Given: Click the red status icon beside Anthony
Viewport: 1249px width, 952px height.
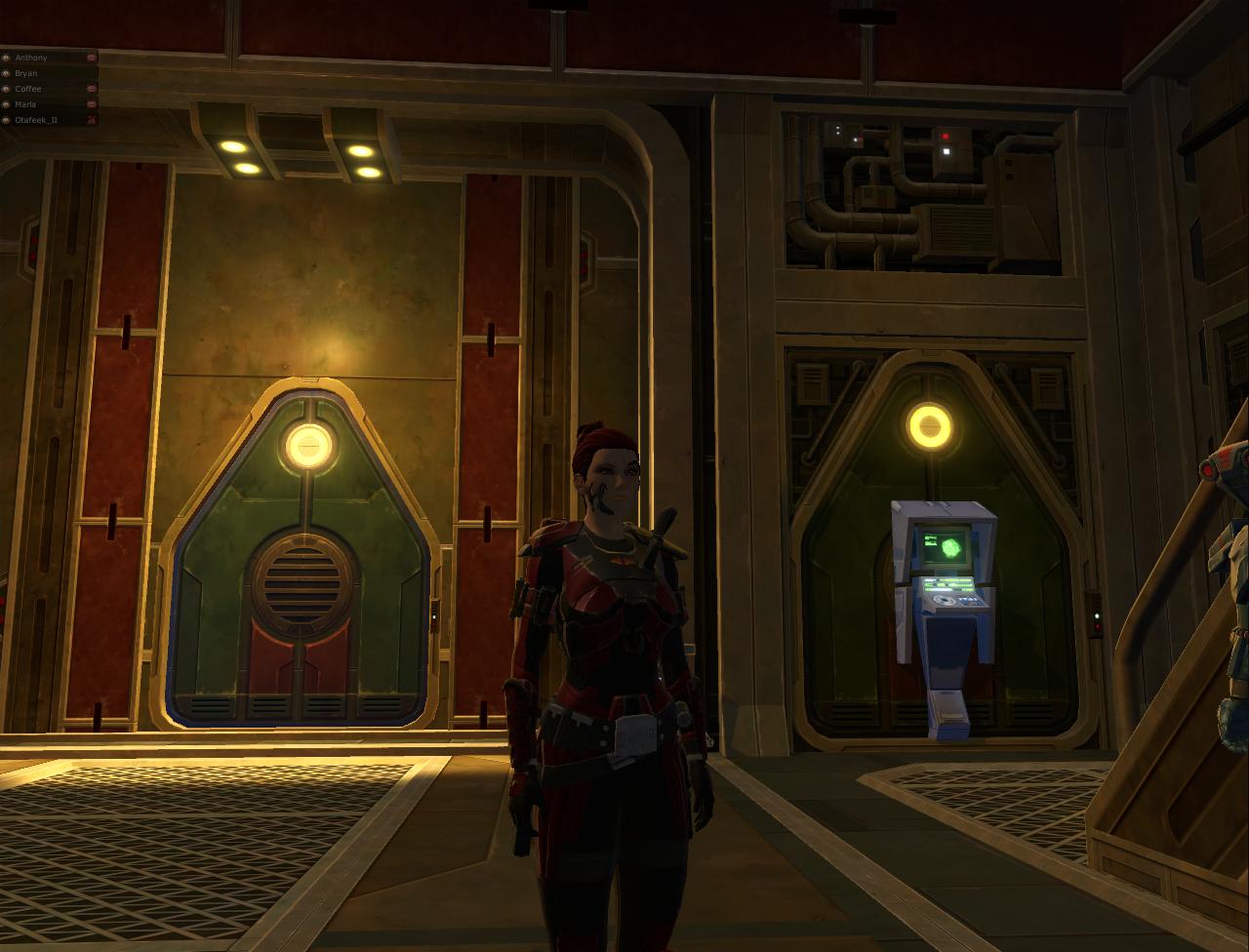Looking at the screenshot, I should (x=91, y=58).
